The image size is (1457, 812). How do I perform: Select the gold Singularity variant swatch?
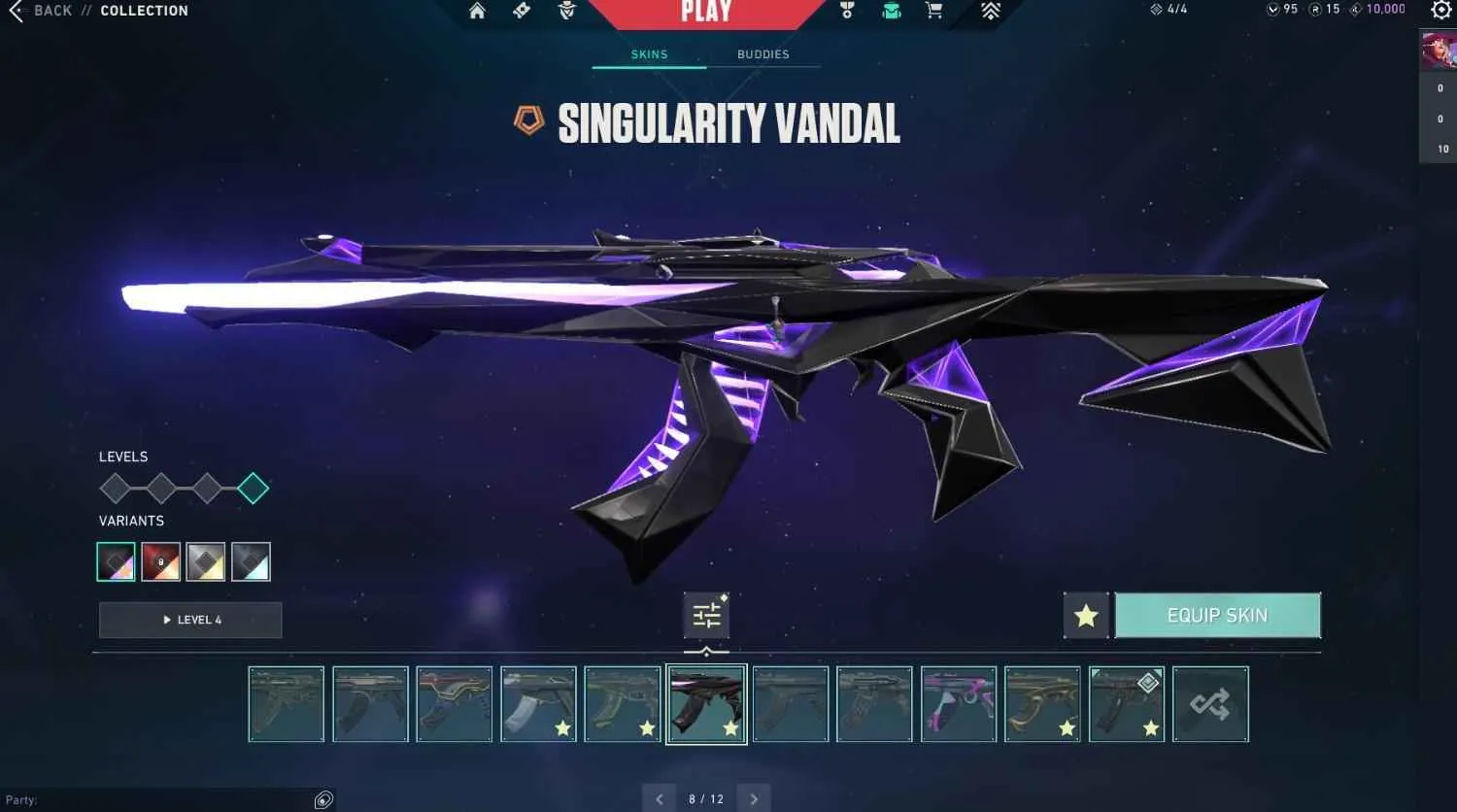point(206,561)
